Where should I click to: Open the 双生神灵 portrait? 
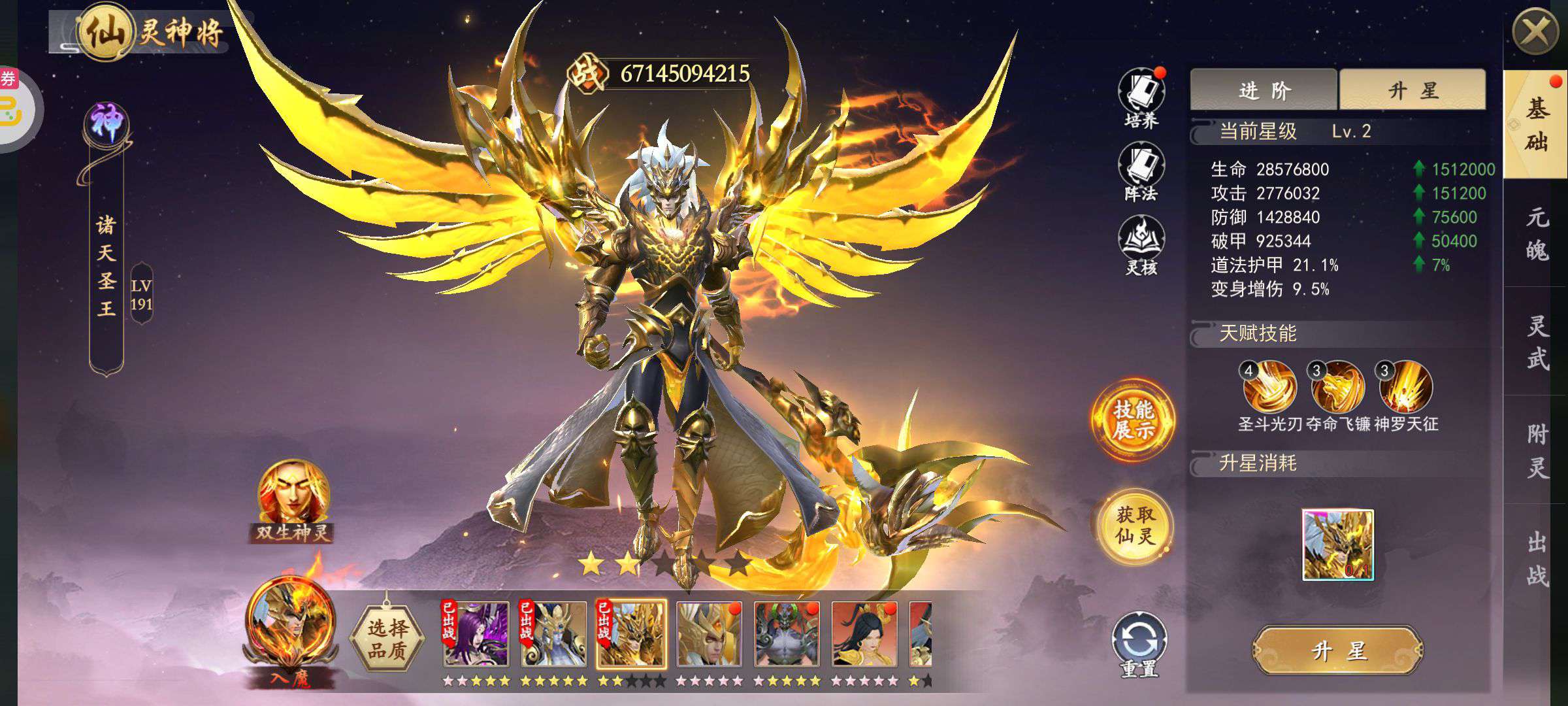pos(293,500)
